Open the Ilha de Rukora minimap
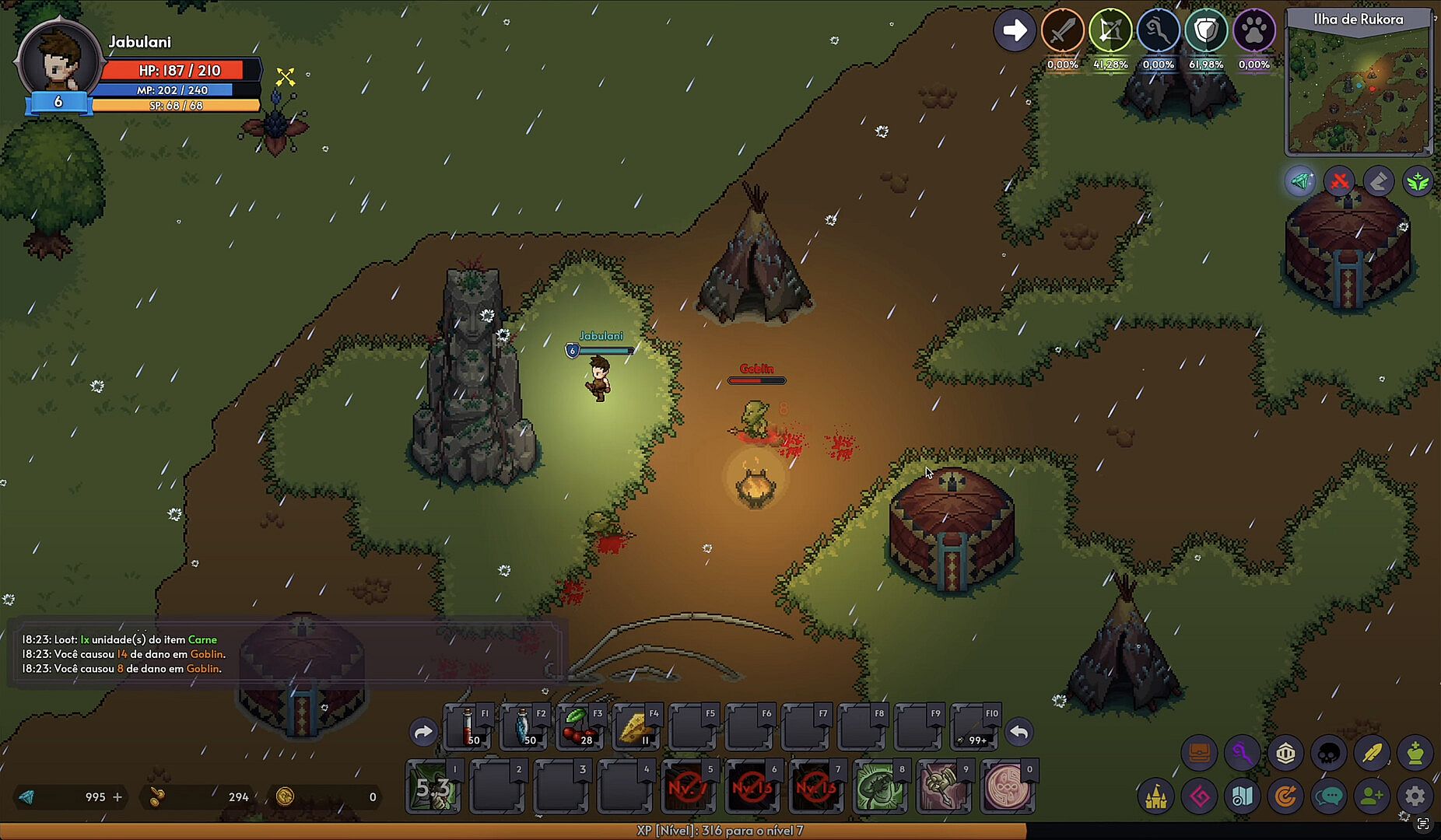The width and height of the screenshot is (1441, 840). click(x=1359, y=87)
